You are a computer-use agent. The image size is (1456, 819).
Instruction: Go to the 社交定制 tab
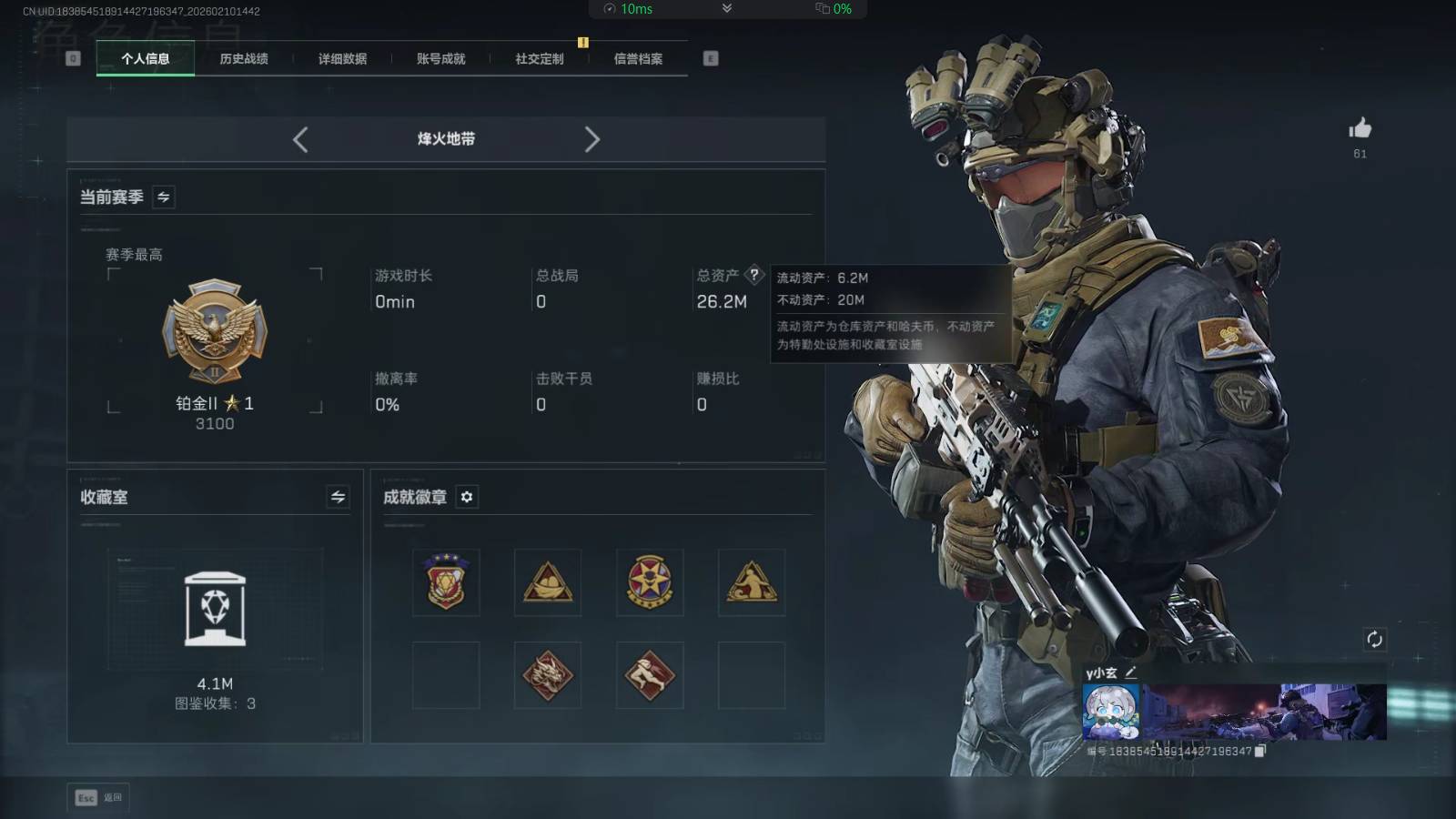point(540,58)
